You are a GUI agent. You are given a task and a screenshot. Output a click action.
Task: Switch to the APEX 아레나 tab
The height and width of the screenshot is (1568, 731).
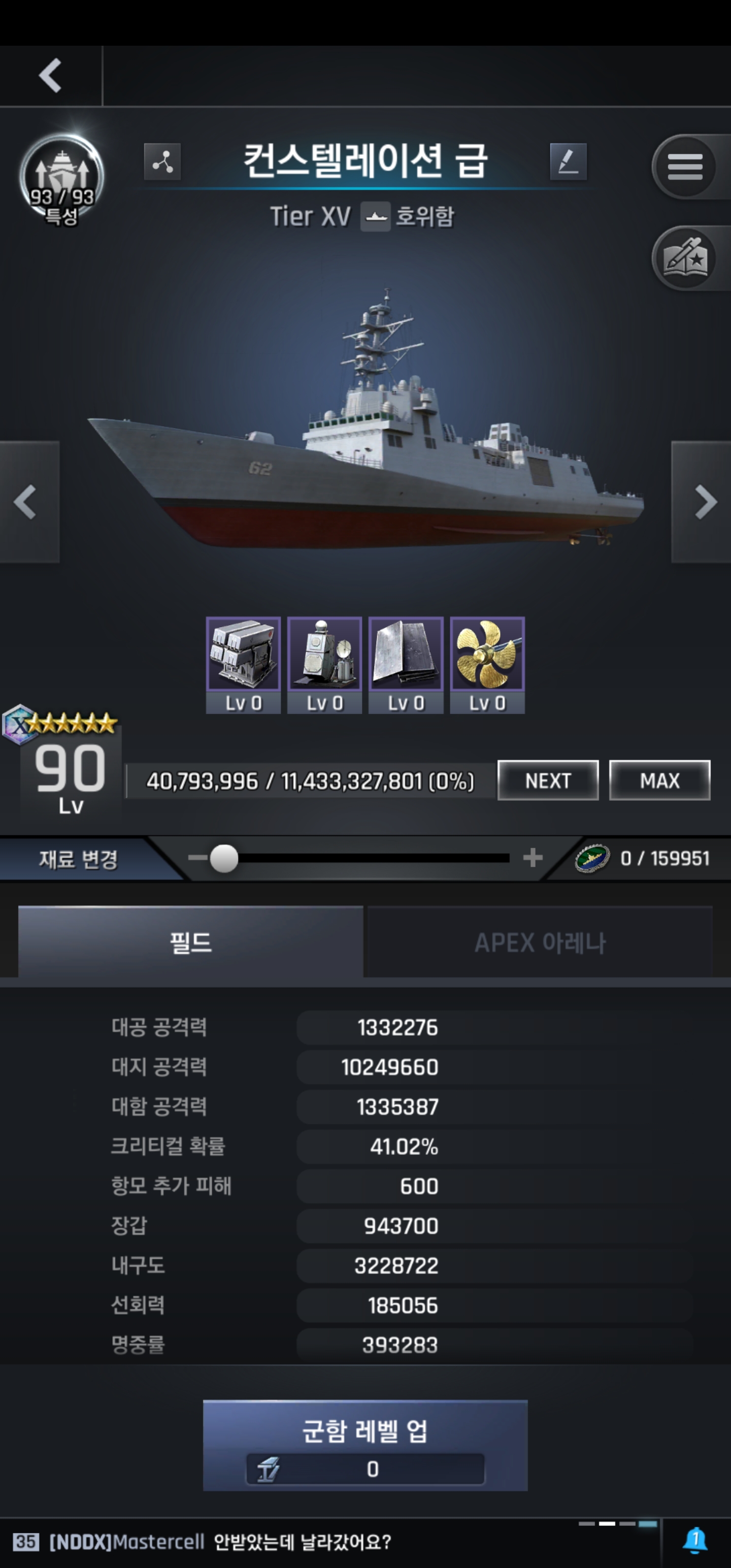tap(539, 942)
